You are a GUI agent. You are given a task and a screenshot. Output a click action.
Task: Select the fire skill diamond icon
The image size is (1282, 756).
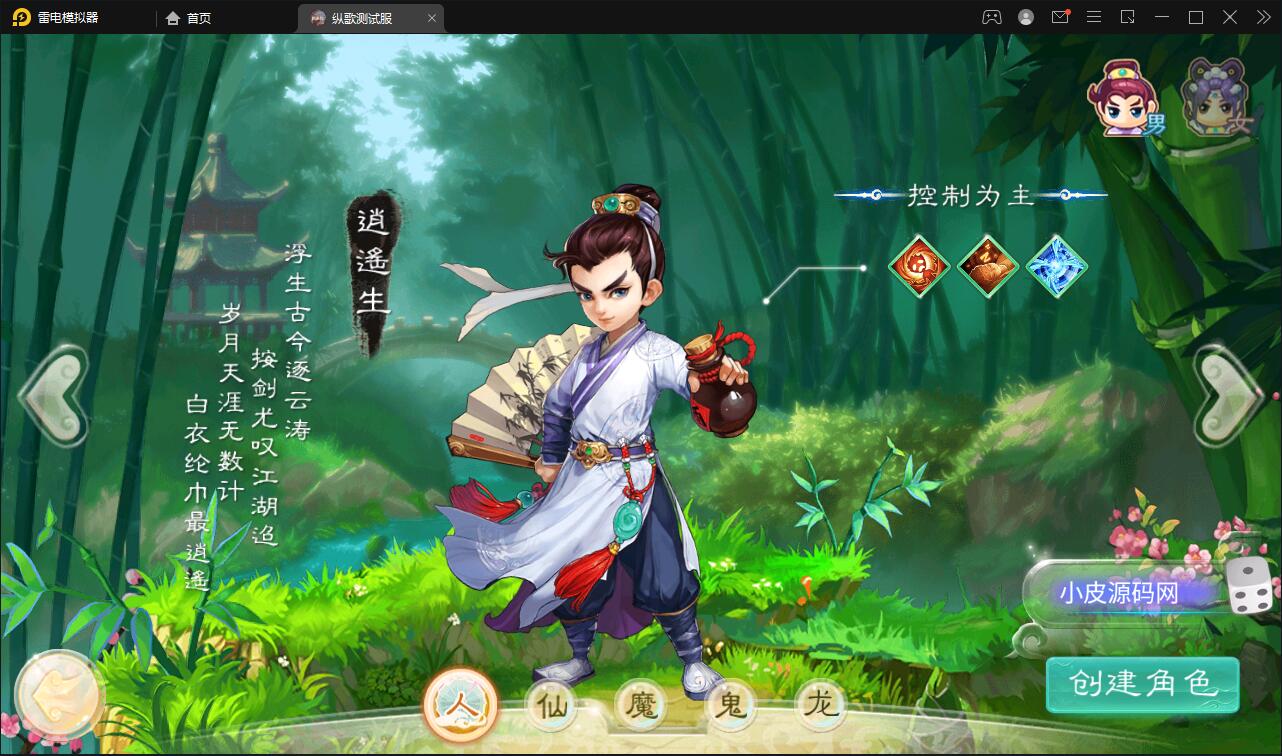pyautogui.click(x=920, y=267)
